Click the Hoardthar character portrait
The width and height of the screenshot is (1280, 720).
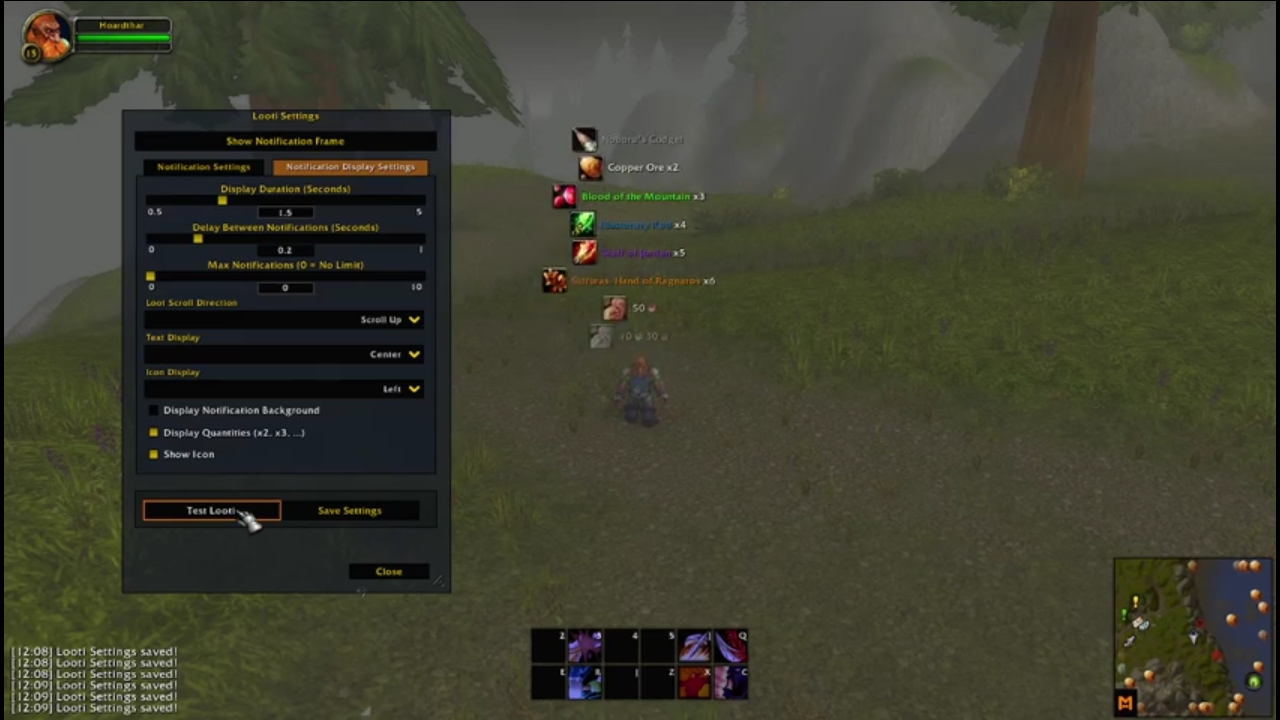click(x=46, y=36)
